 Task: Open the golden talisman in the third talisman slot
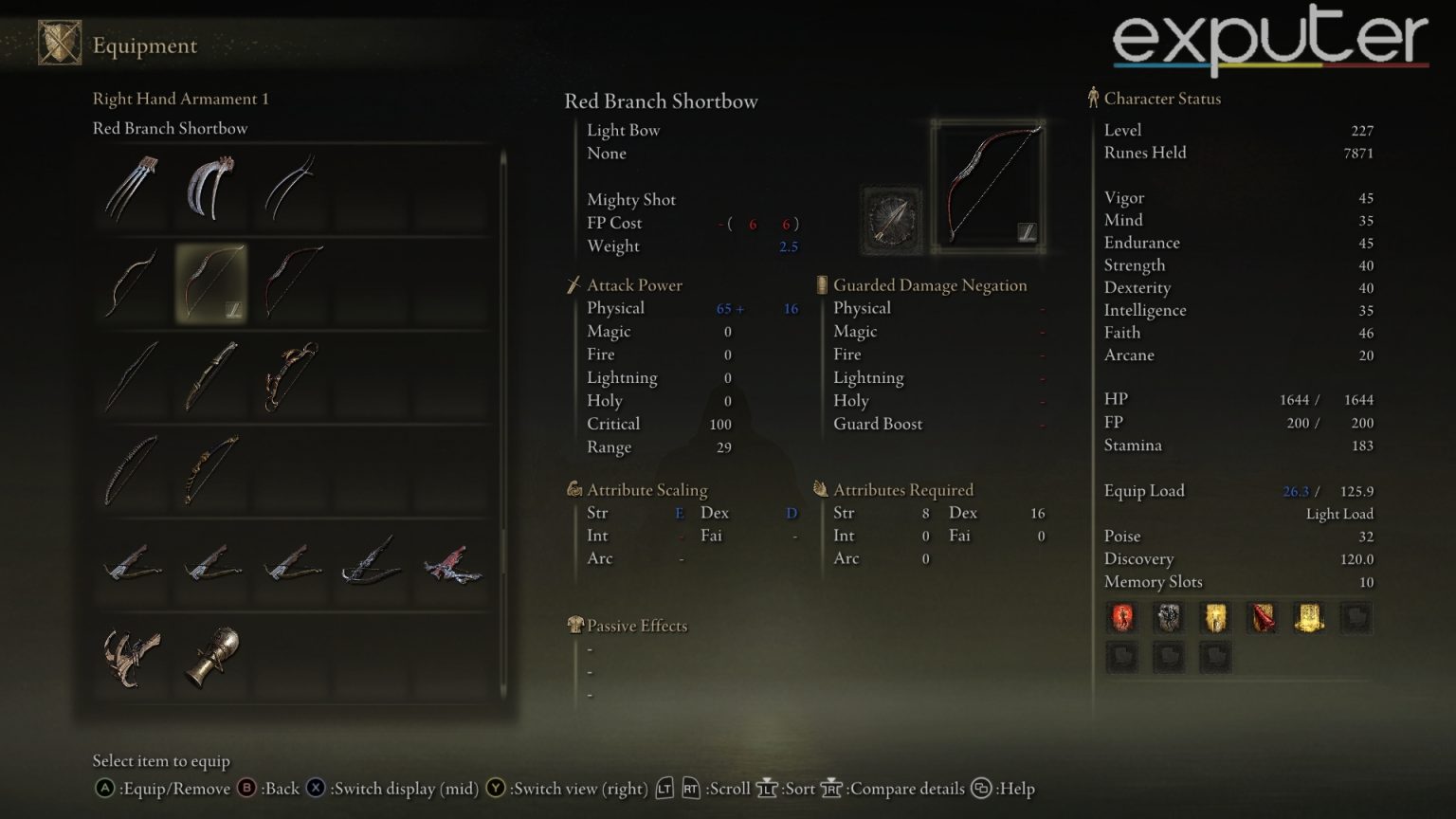[1214, 617]
